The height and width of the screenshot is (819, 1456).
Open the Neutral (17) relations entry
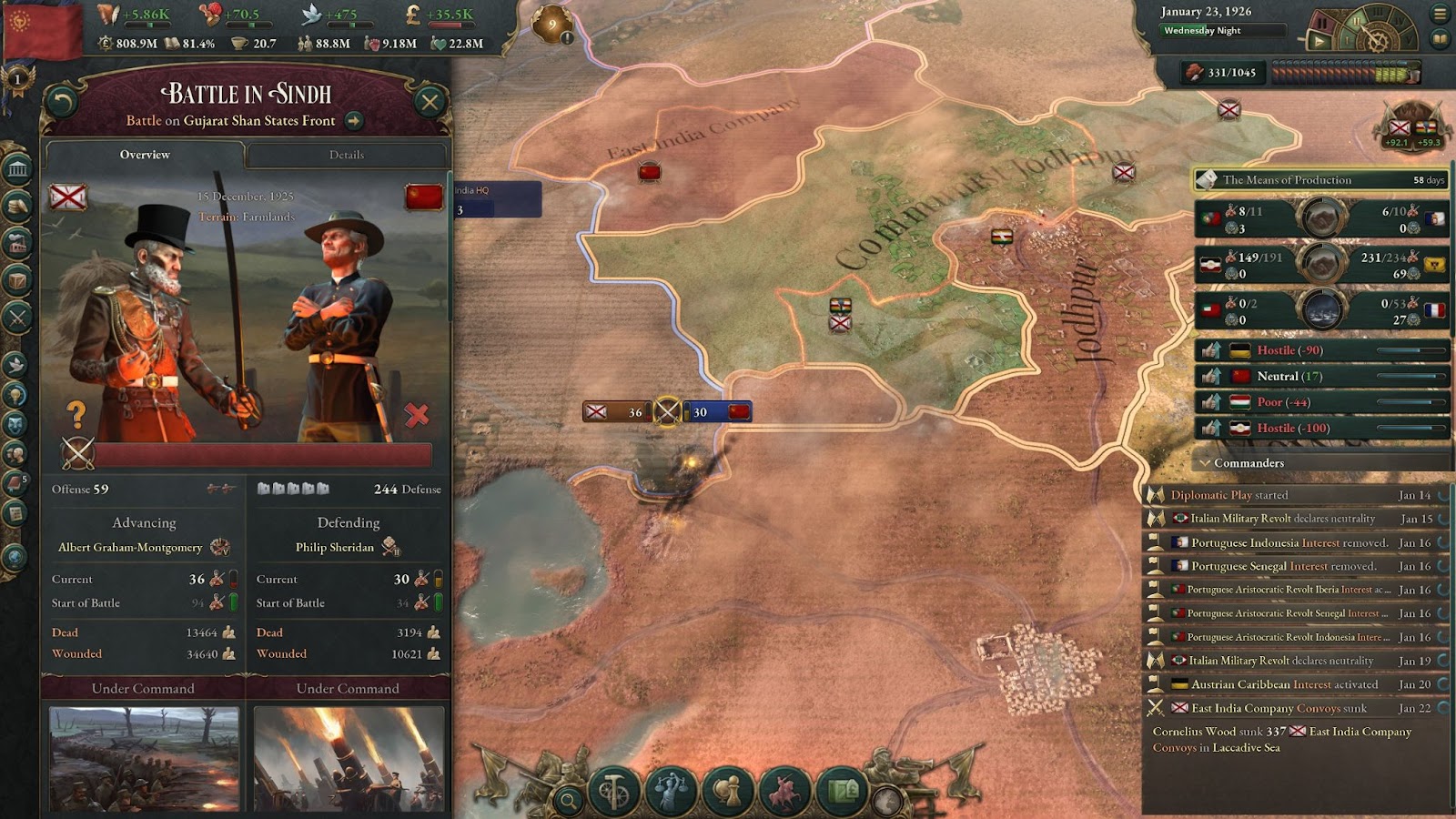(1289, 376)
